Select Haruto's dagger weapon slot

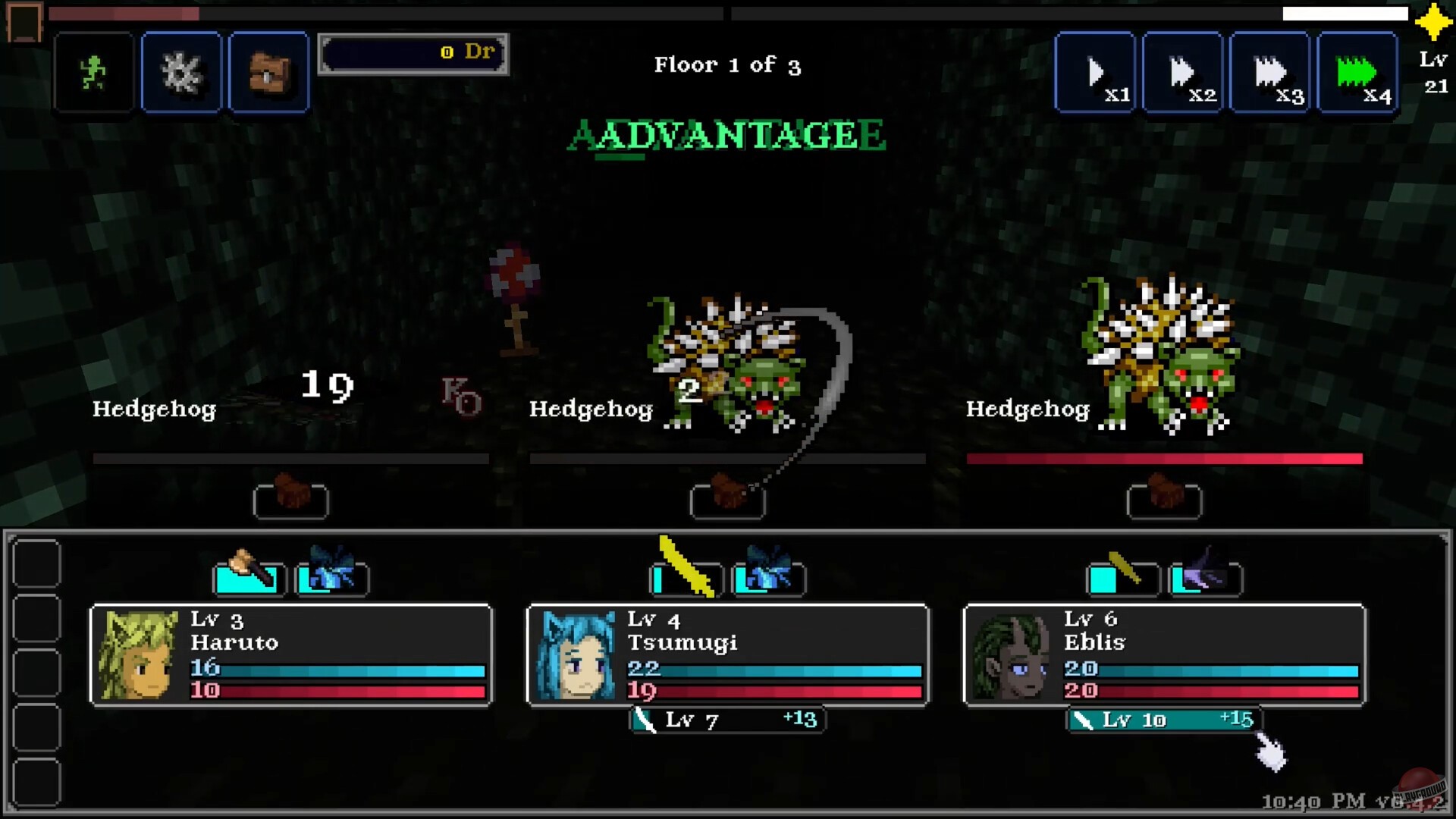pos(249,579)
